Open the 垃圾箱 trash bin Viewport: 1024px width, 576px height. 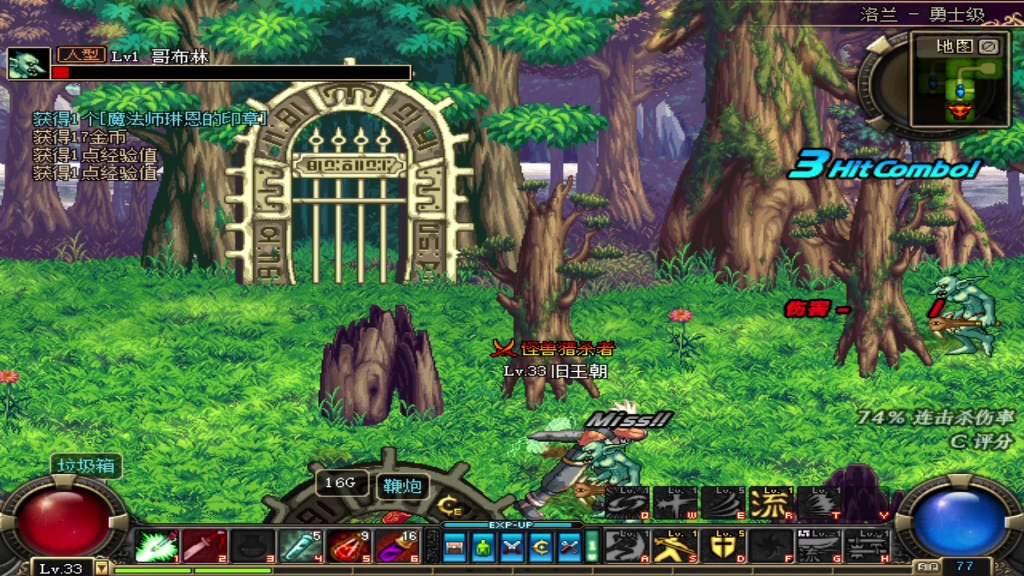[87, 466]
